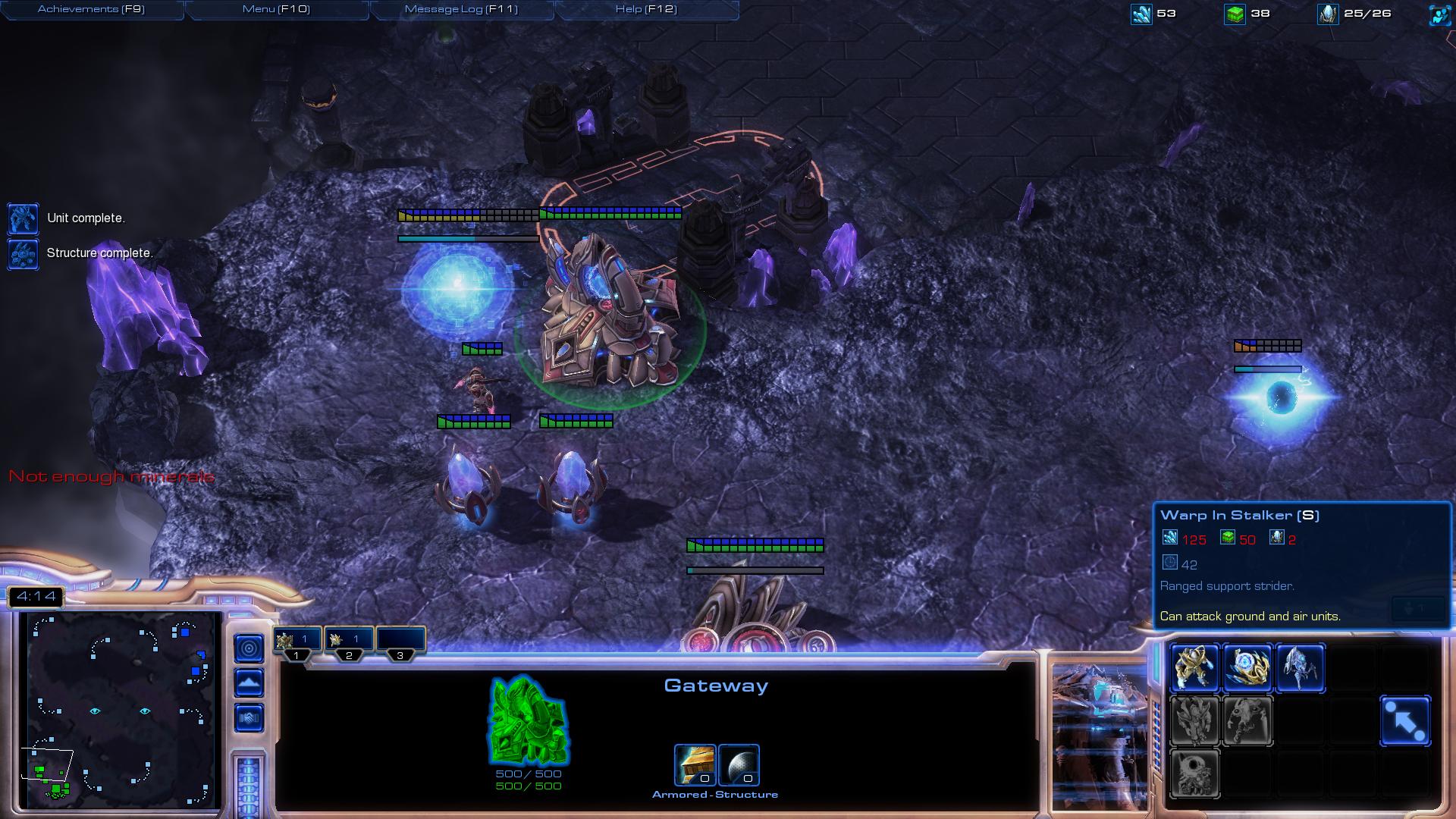Screen dimensions: 1456x819
Task: Toggle minimap terrain display
Action: click(x=249, y=683)
